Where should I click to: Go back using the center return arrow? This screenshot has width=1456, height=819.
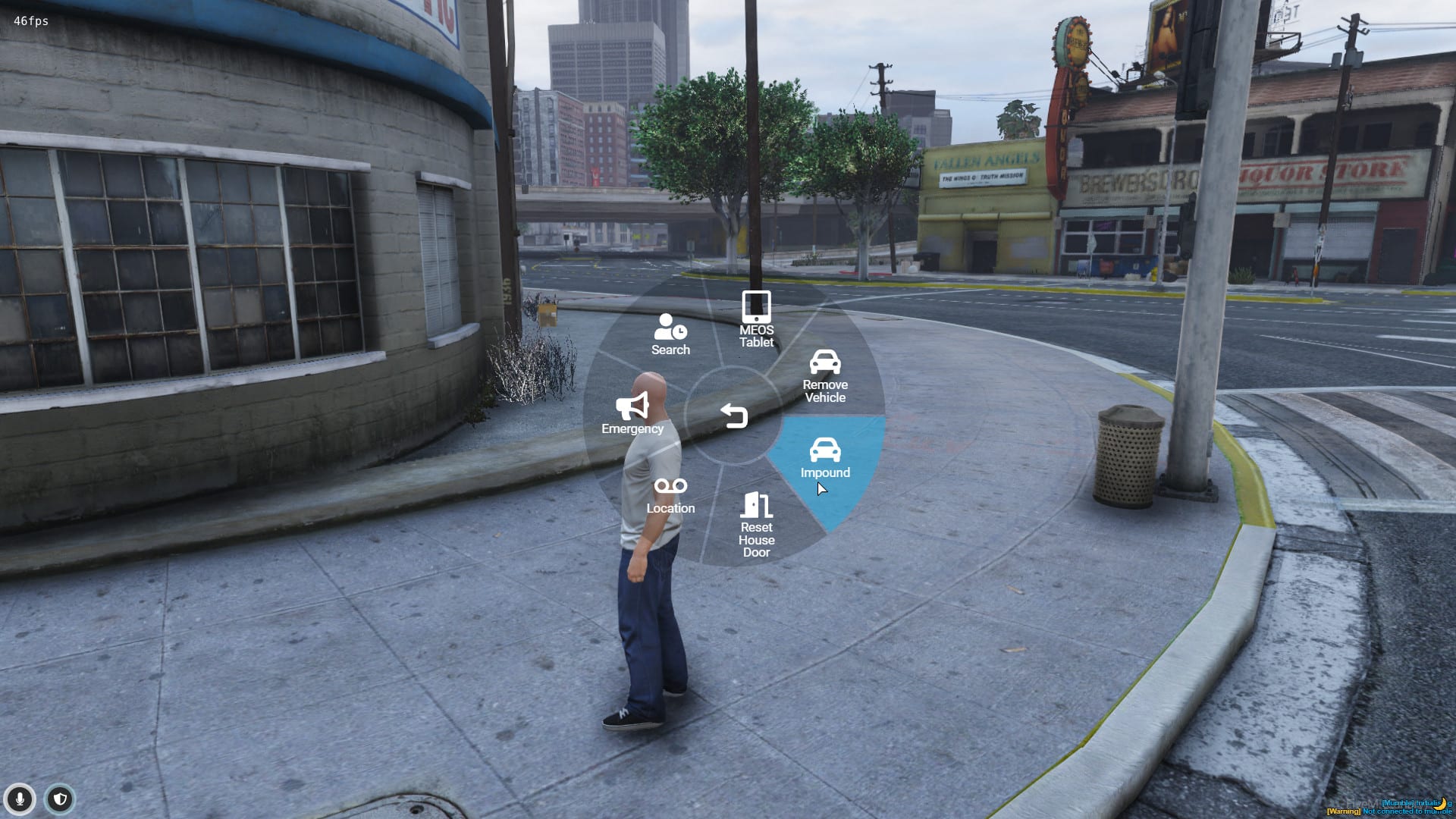coord(734,416)
